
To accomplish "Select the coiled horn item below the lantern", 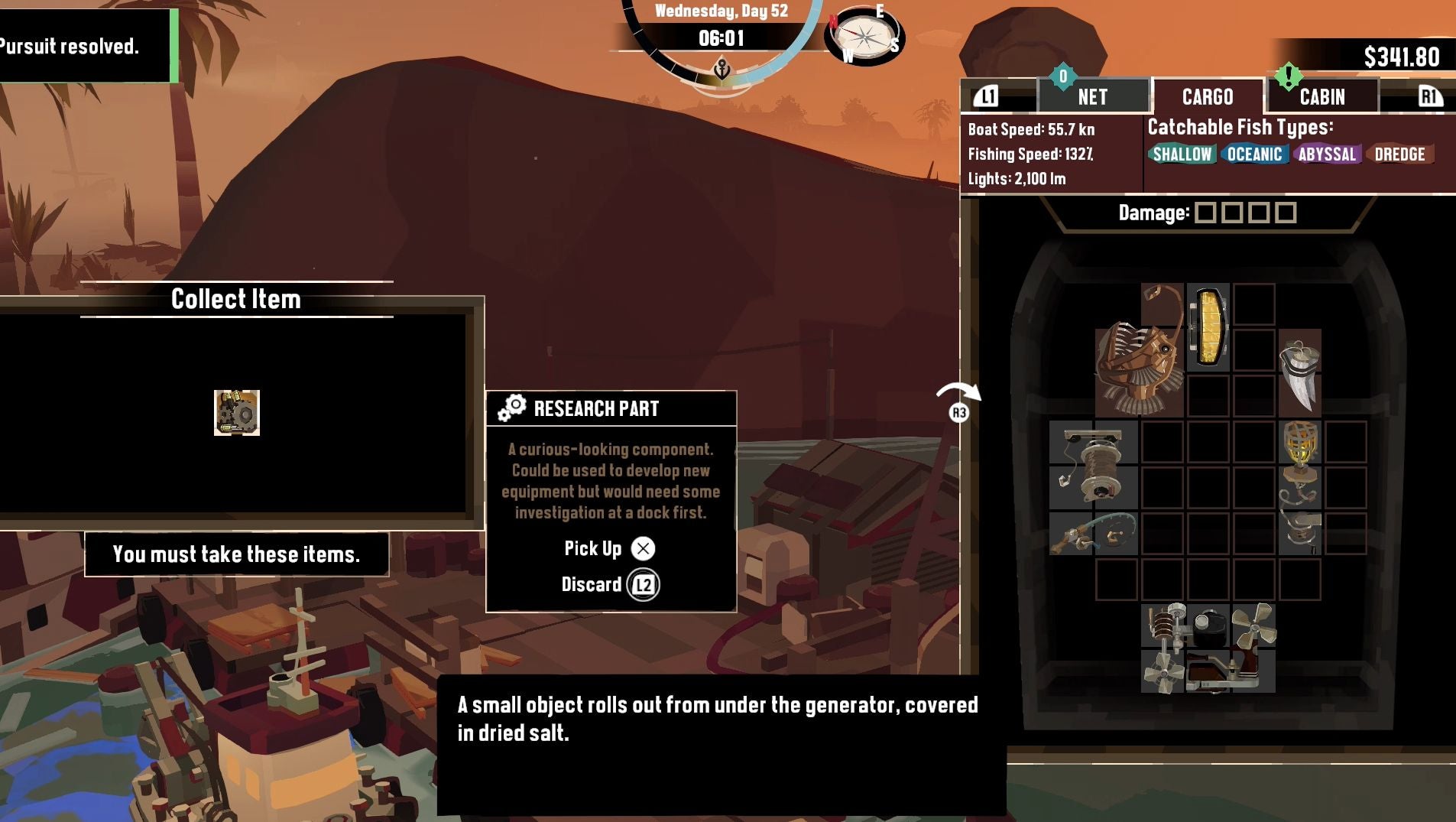I will (x=1300, y=508).
